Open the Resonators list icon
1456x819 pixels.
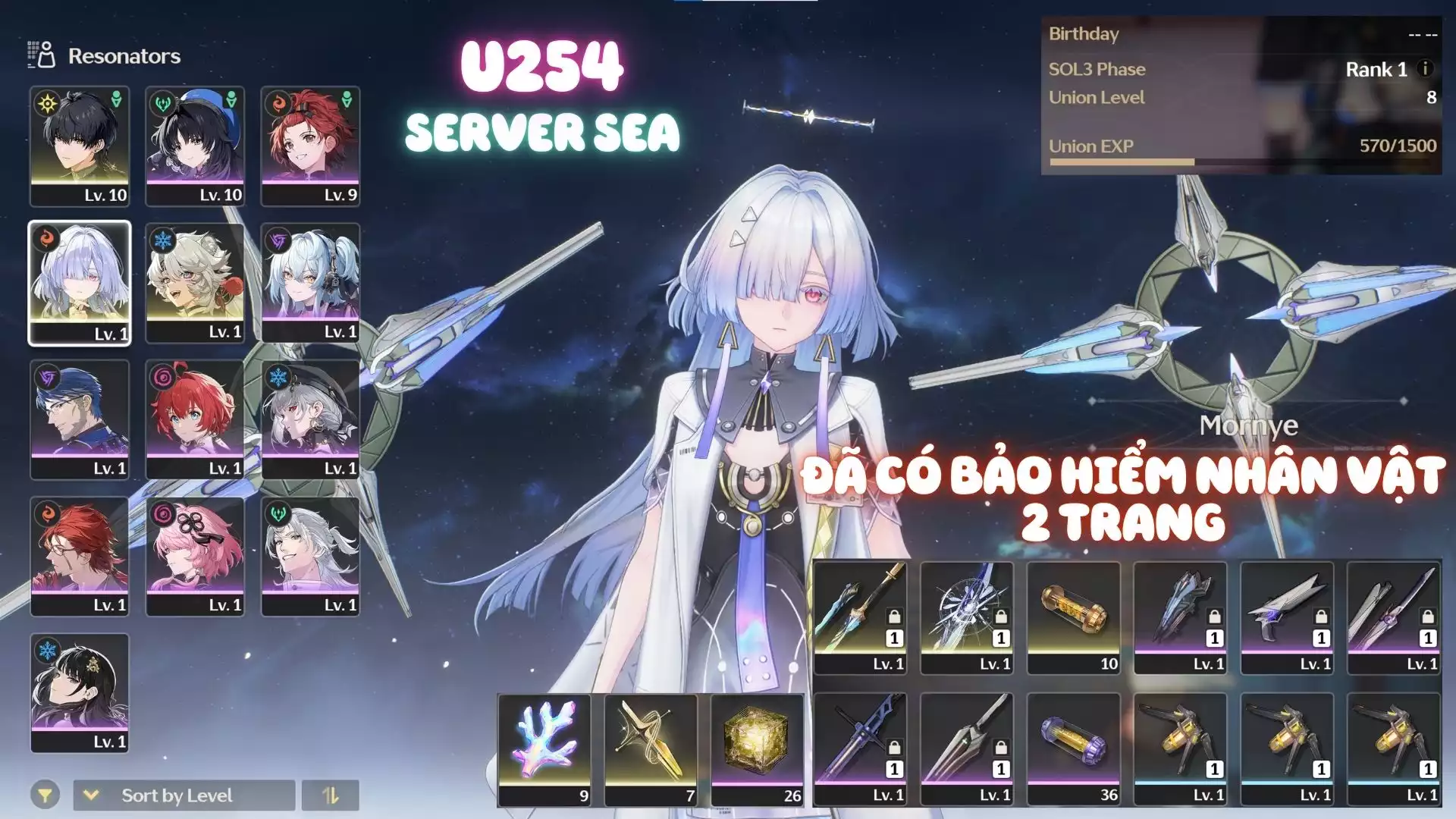(42, 55)
